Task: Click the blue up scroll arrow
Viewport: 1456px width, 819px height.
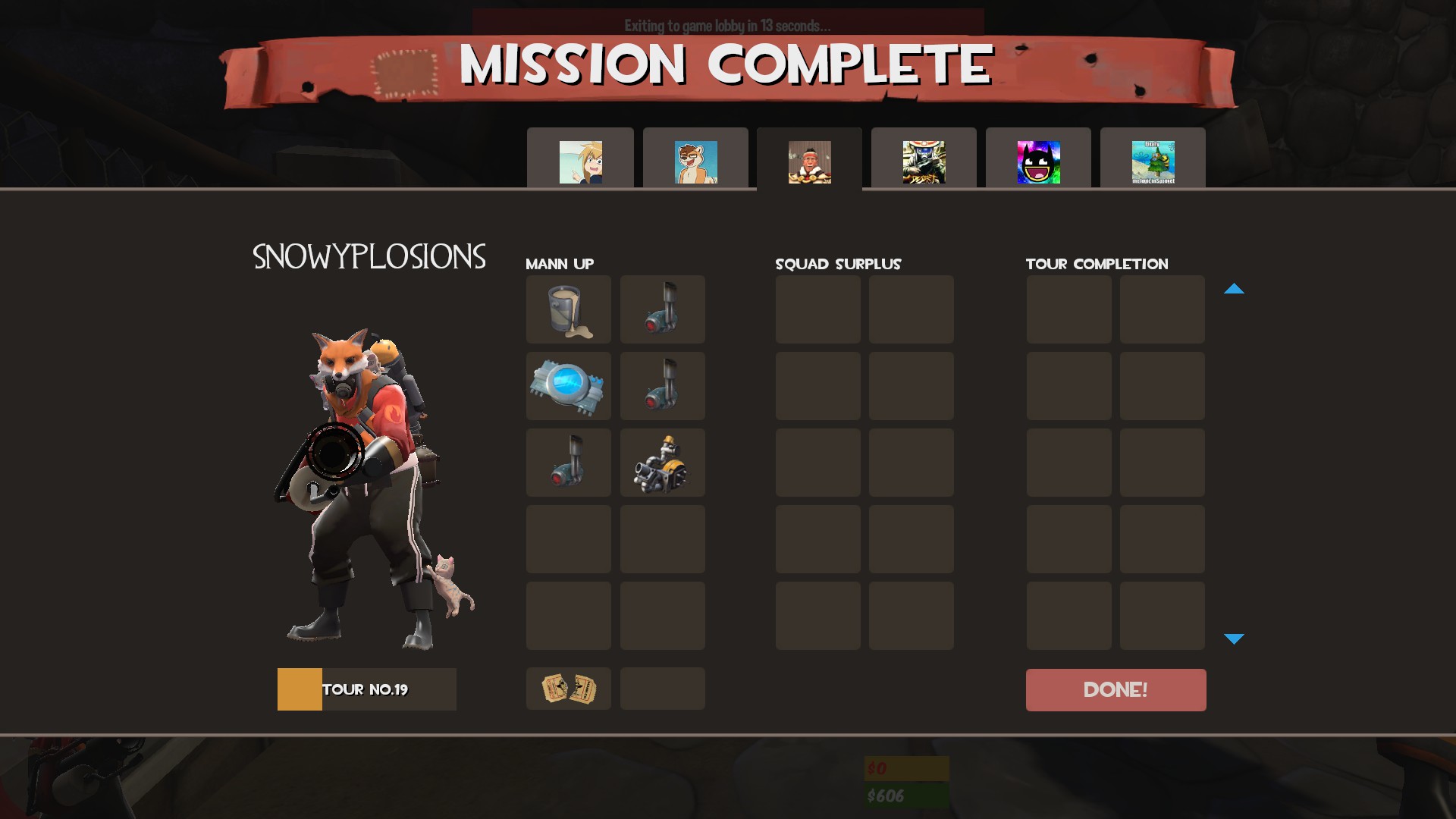Action: click(1235, 289)
